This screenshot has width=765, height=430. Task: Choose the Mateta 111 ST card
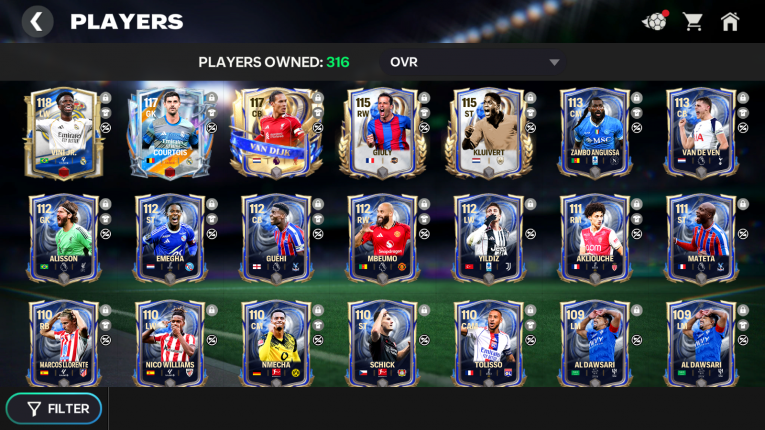point(699,238)
